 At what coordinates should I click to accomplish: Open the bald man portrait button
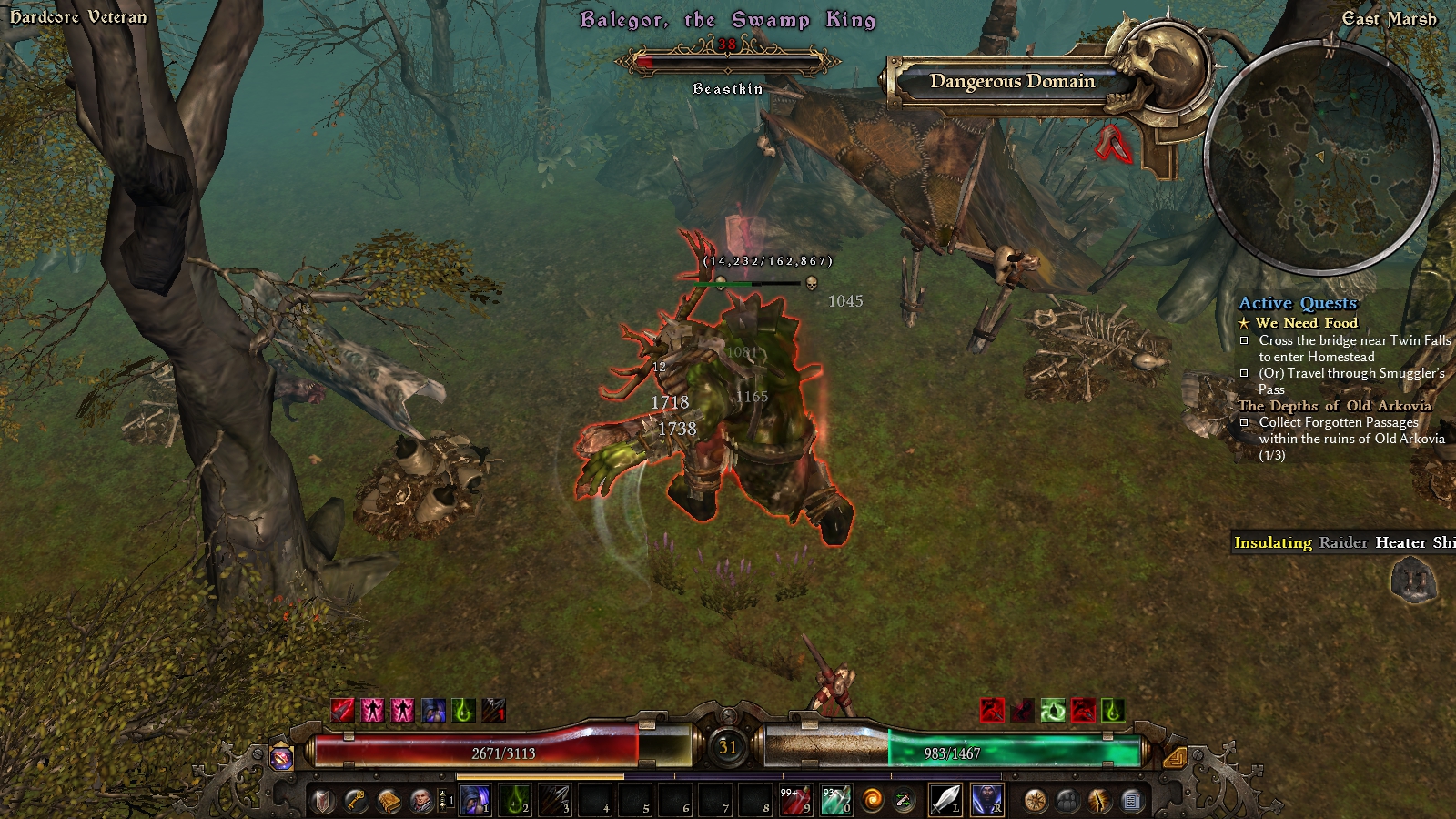click(421, 801)
